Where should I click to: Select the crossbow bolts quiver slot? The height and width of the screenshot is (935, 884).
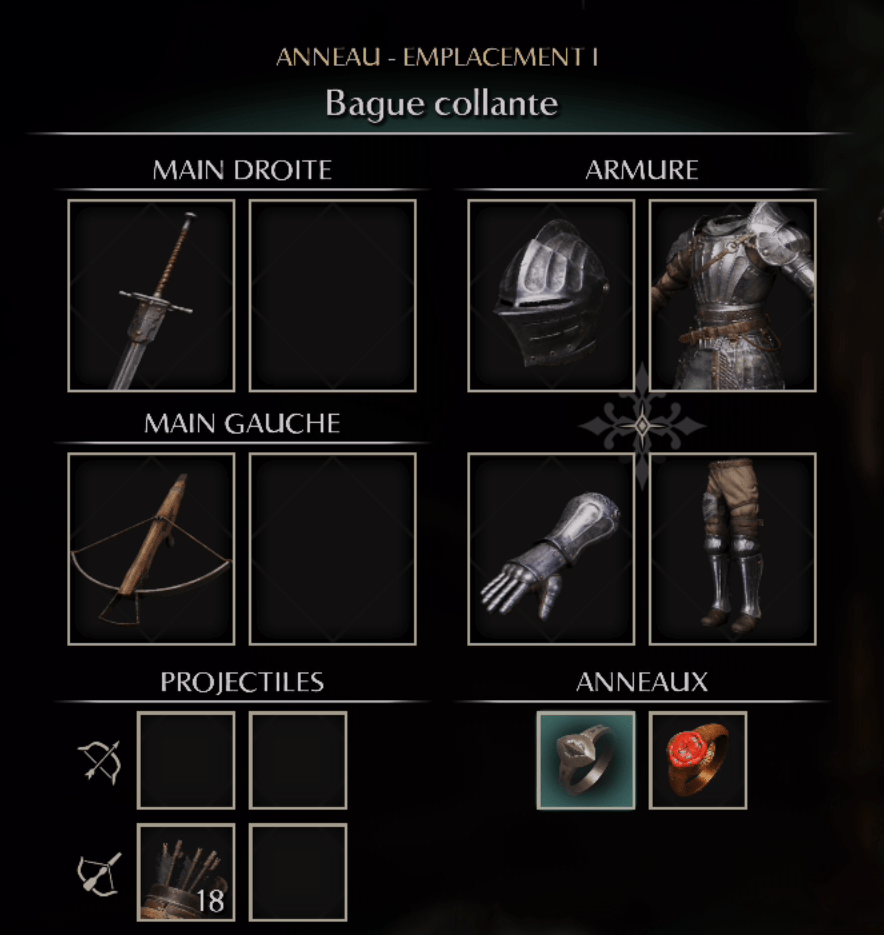tap(186, 872)
